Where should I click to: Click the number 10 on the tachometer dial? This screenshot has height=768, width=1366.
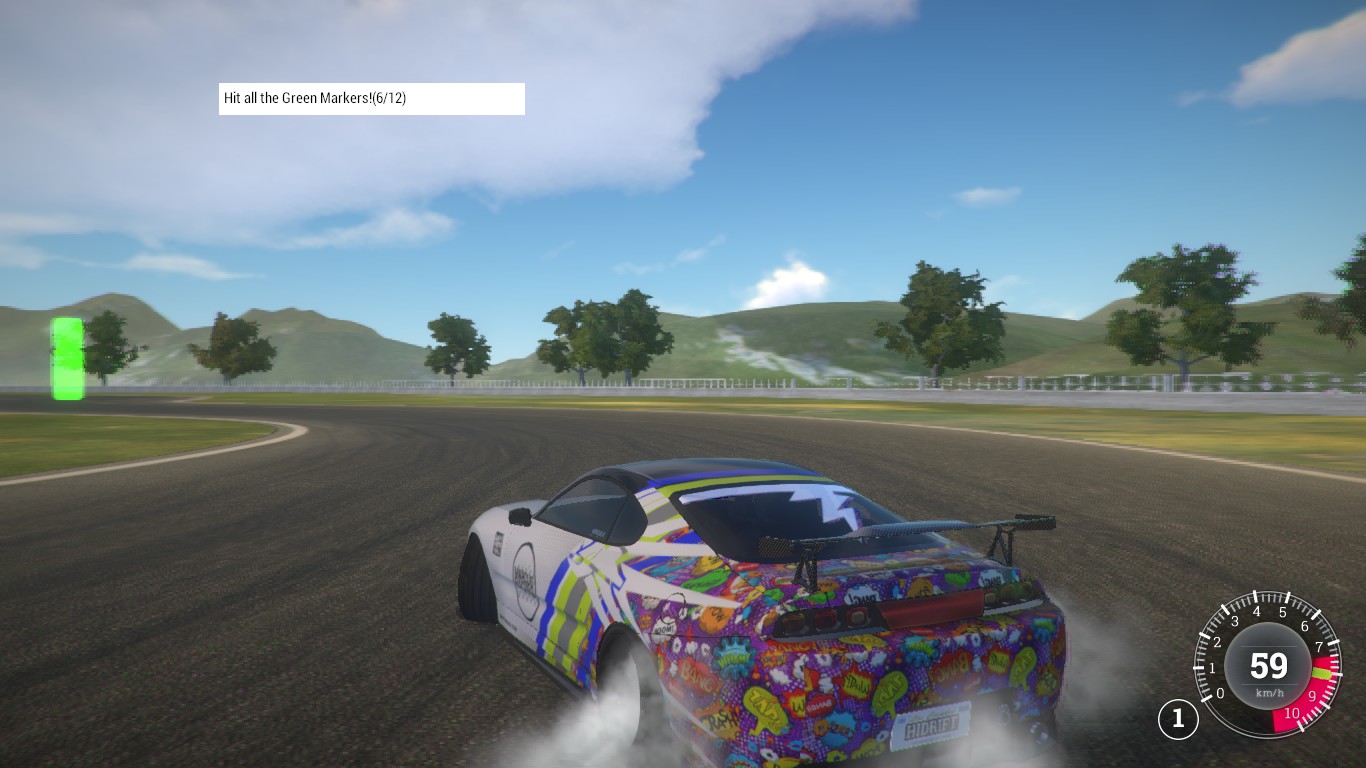tap(1293, 712)
